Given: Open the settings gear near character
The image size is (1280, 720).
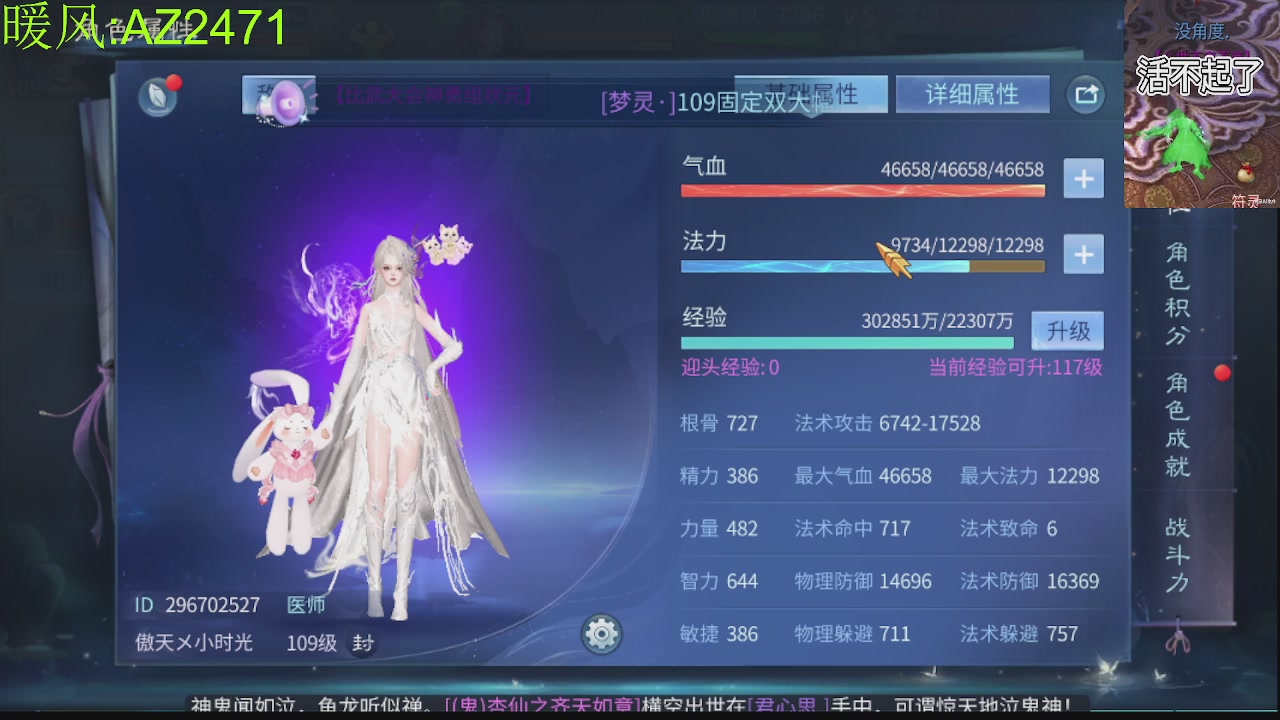Looking at the screenshot, I should pos(599,634).
